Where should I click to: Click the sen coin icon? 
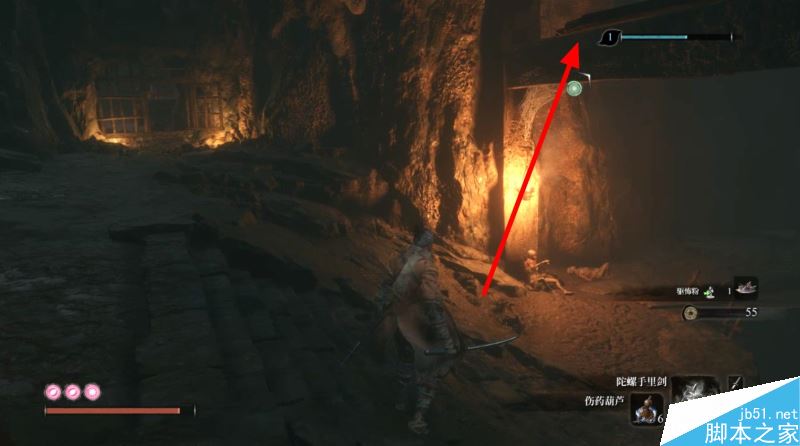[x=691, y=313]
